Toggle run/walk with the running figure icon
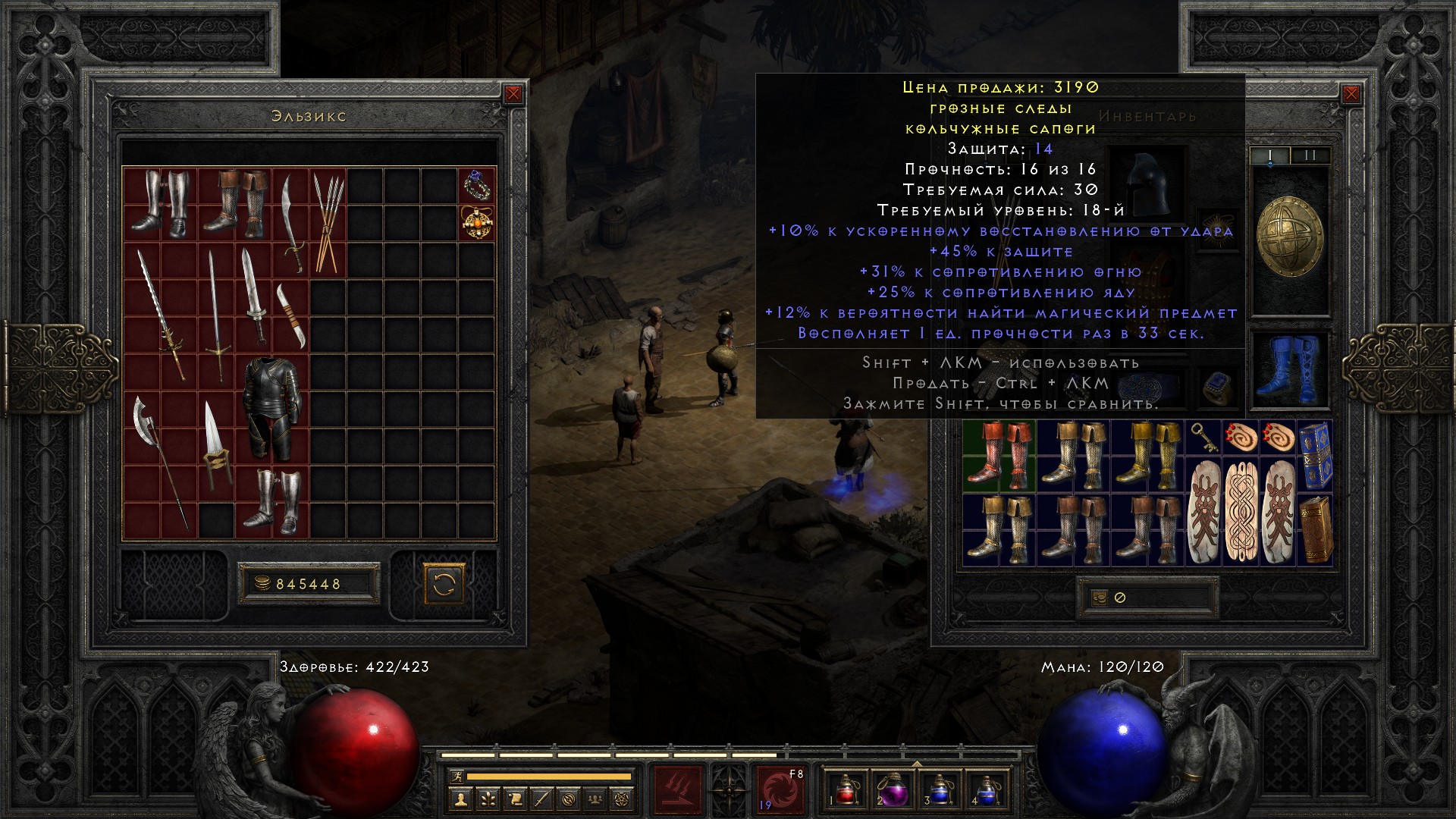 point(456,776)
